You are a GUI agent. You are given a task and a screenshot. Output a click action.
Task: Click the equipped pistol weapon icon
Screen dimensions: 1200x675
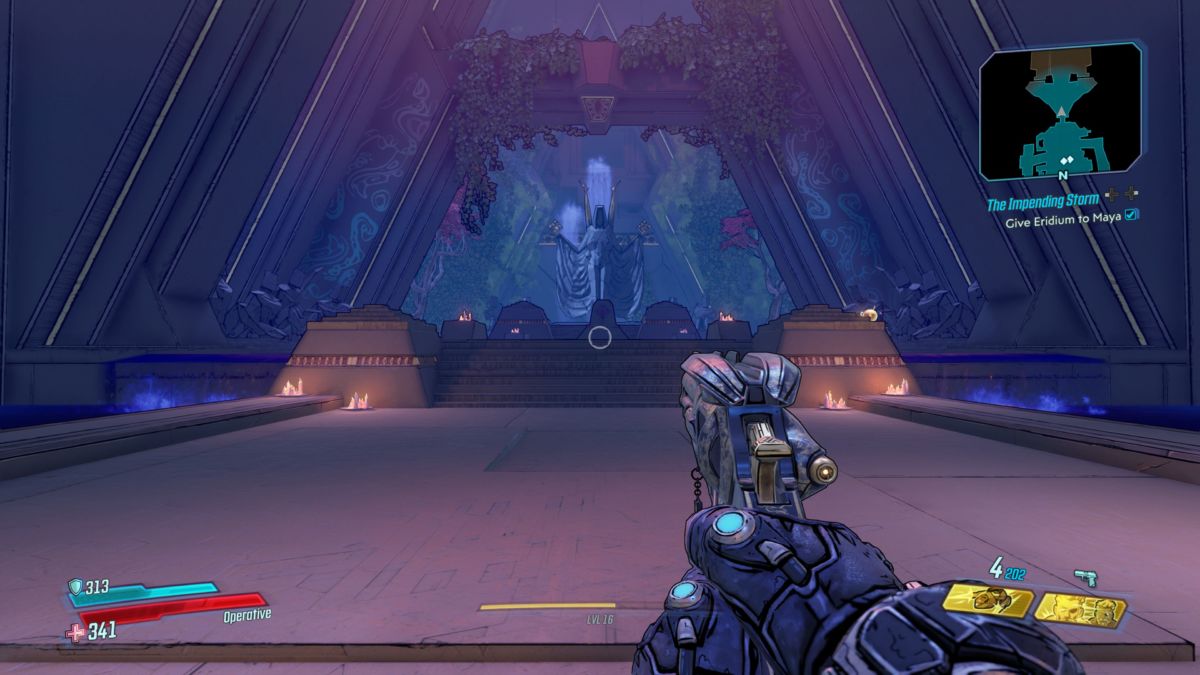[x=1085, y=577]
